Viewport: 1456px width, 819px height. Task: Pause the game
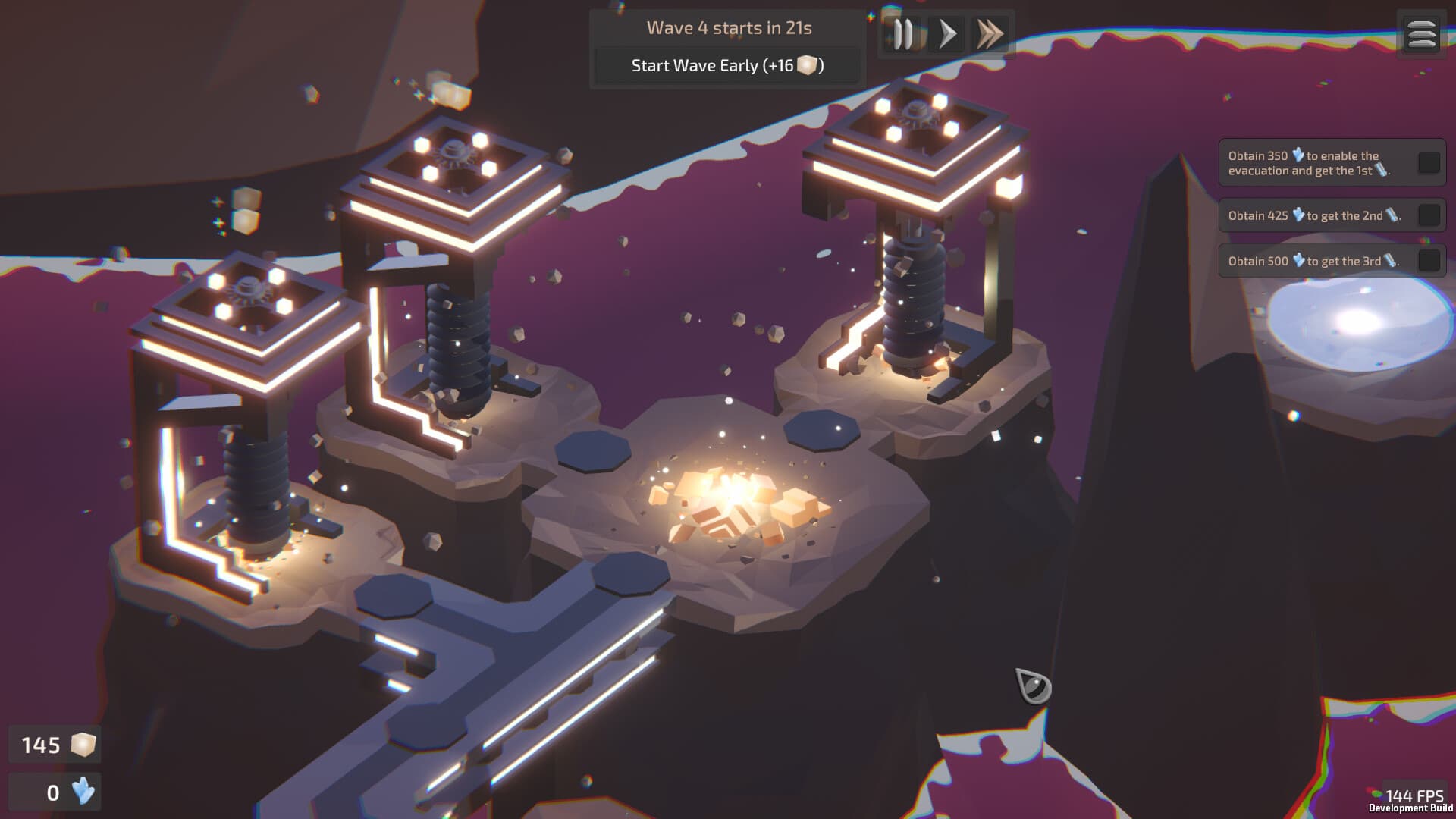[x=904, y=33]
